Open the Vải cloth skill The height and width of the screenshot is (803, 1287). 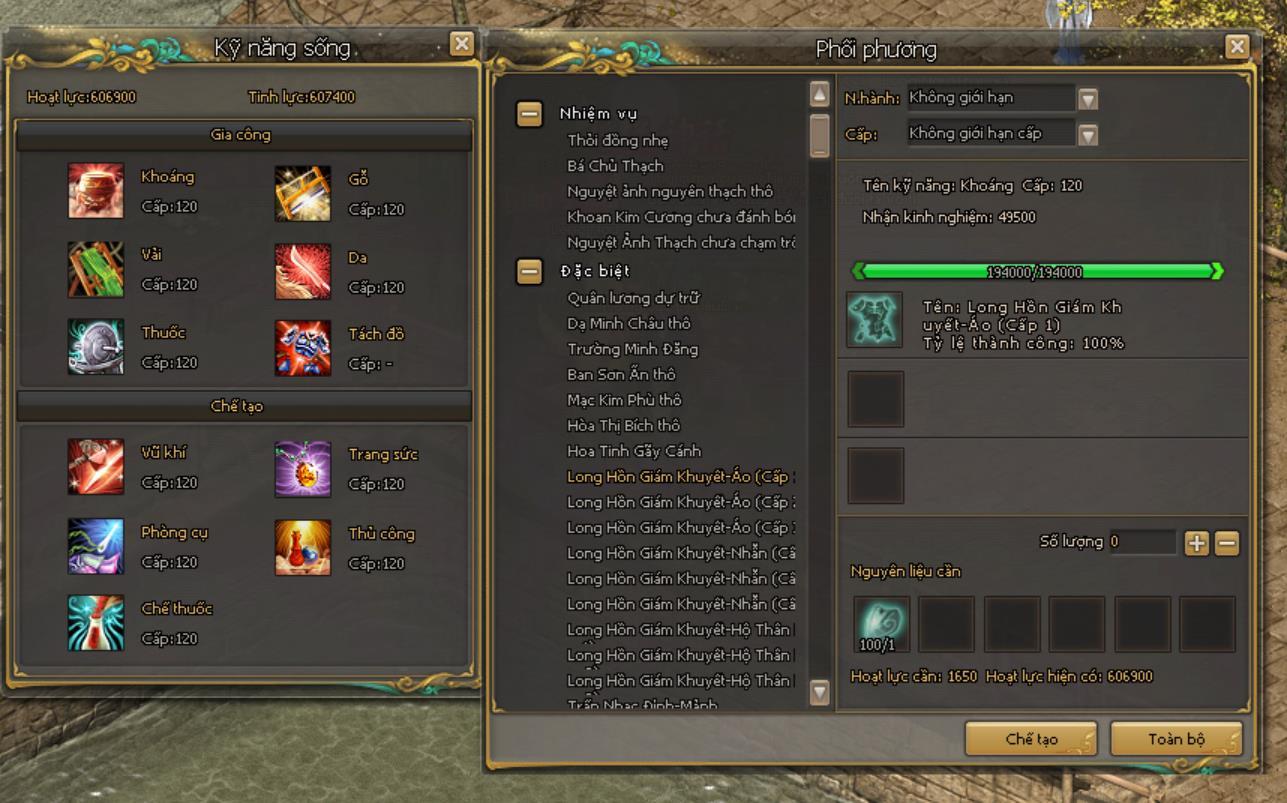(96, 269)
